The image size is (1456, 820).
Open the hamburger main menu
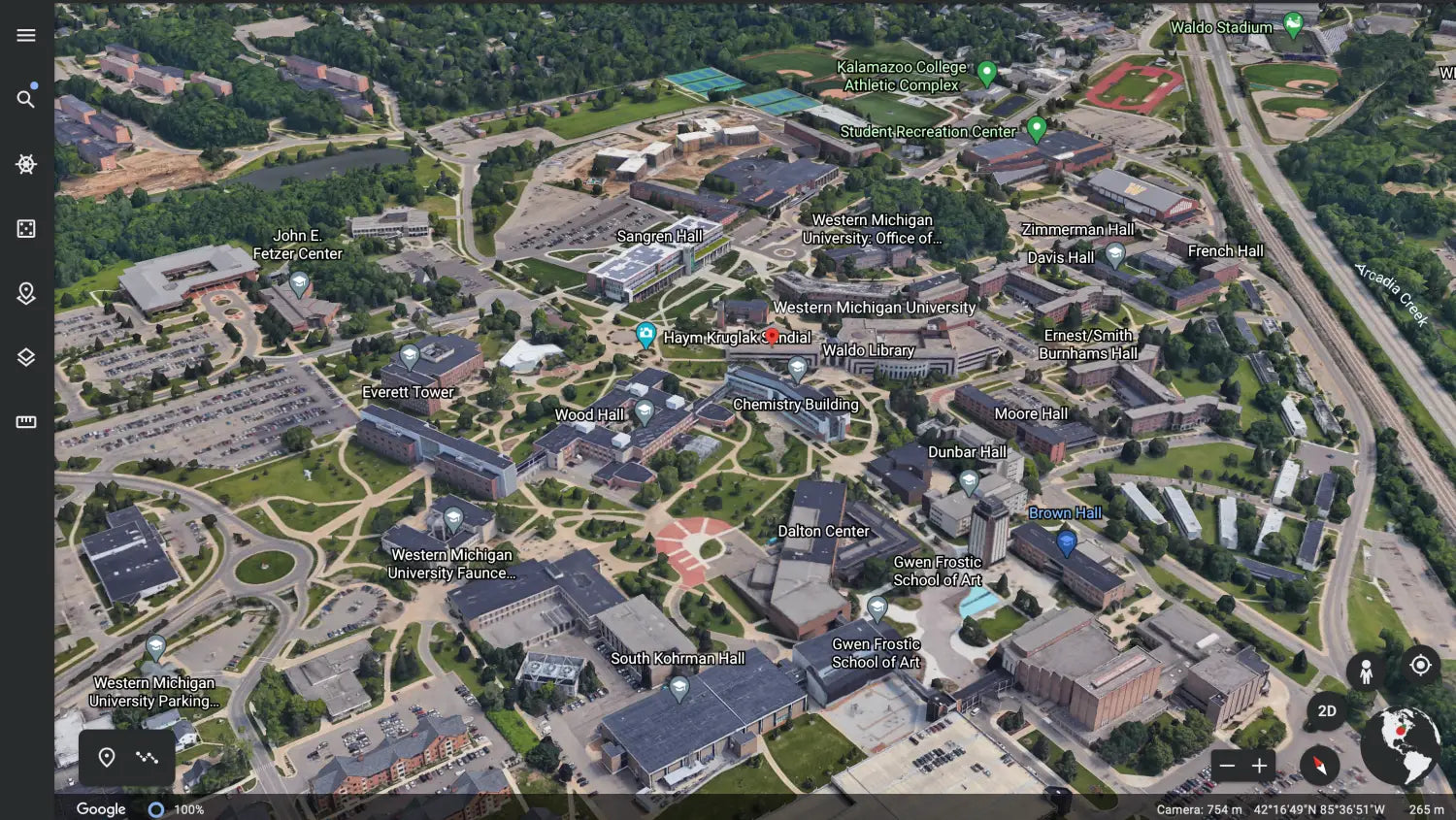(x=26, y=36)
